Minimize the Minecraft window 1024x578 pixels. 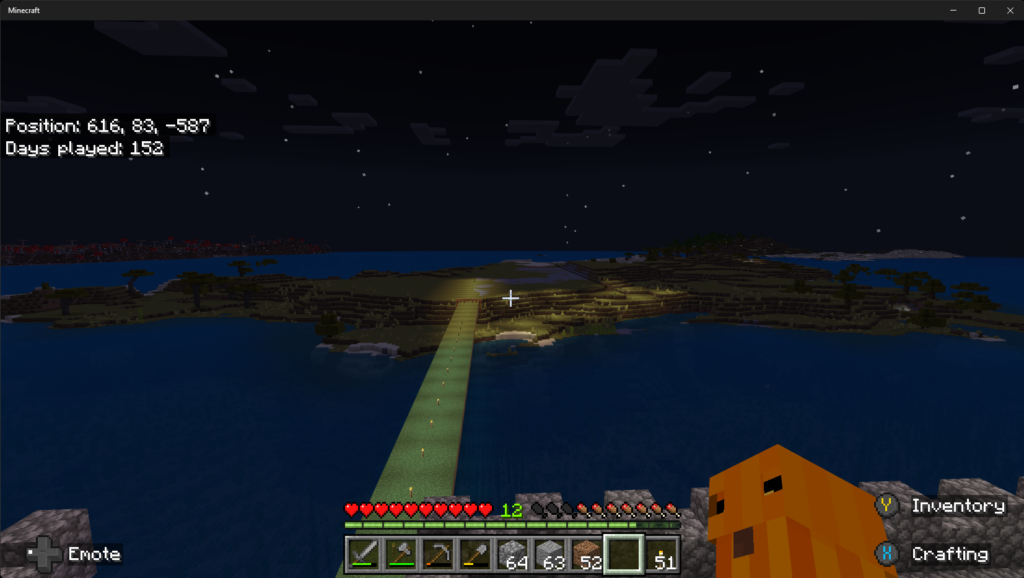955,10
